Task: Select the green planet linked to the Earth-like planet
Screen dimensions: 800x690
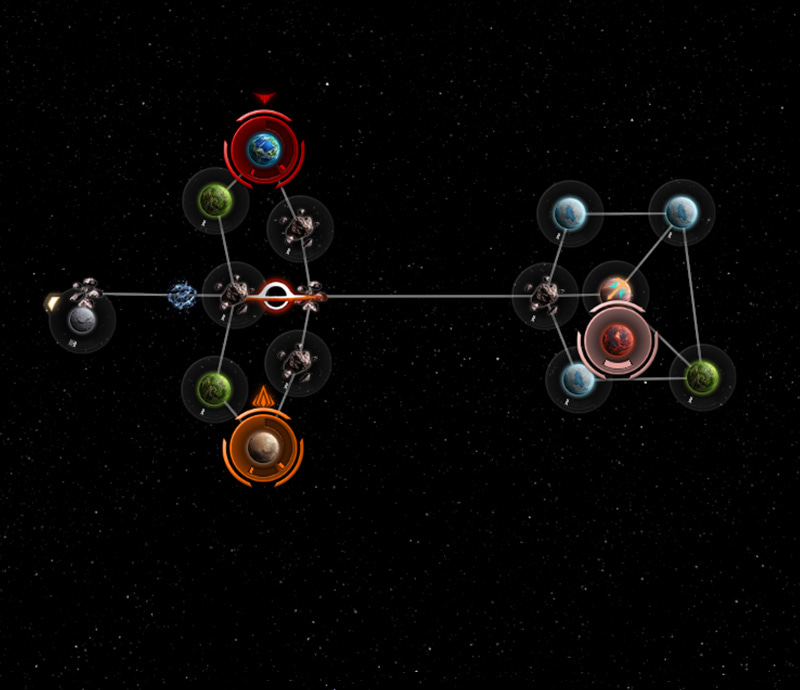Action: click(x=215, y=201)
